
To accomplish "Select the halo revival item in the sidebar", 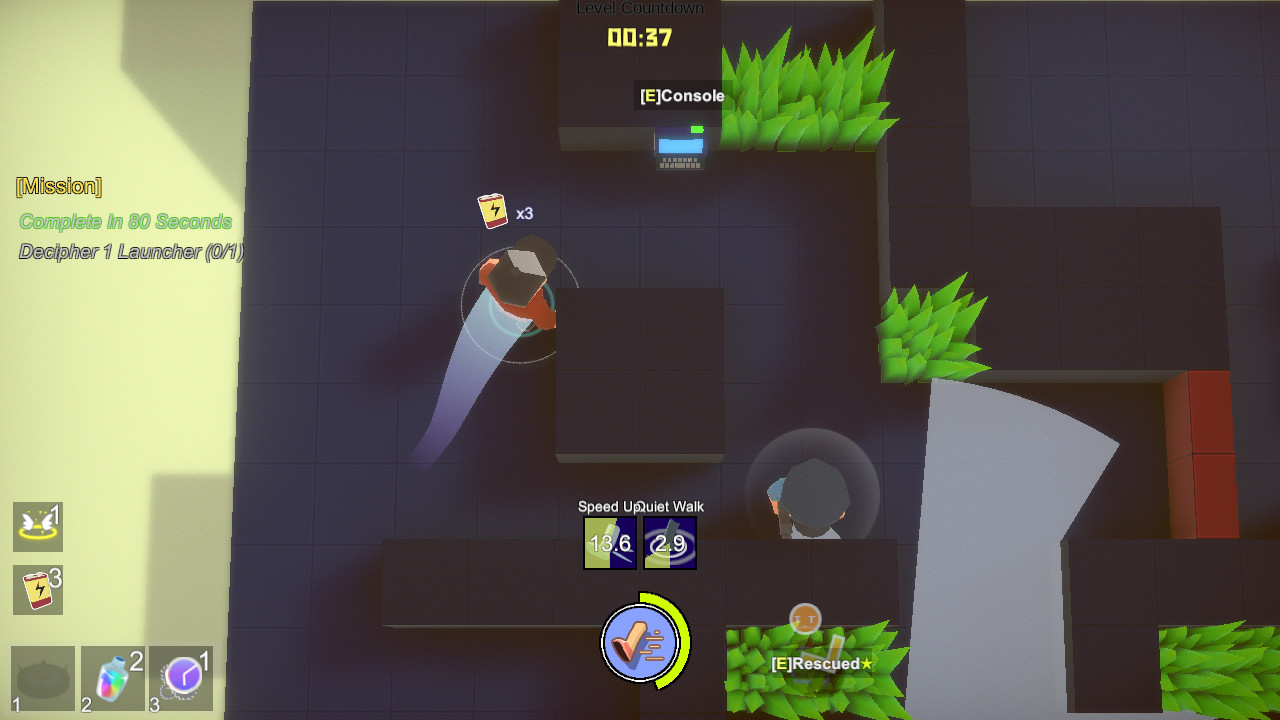I will (38, 527).
